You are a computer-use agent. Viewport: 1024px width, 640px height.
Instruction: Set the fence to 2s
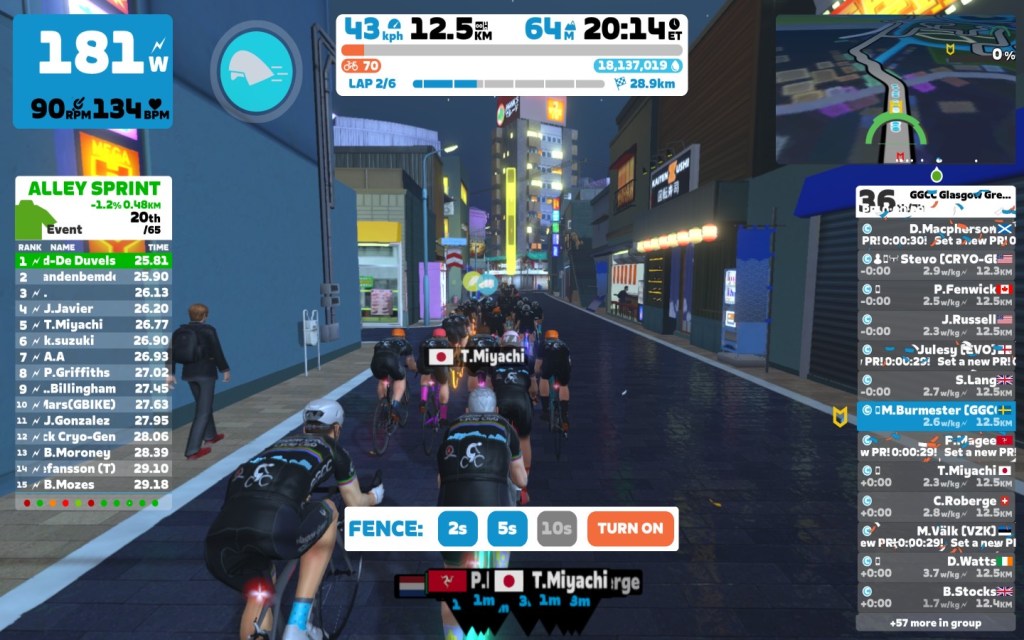458,528
